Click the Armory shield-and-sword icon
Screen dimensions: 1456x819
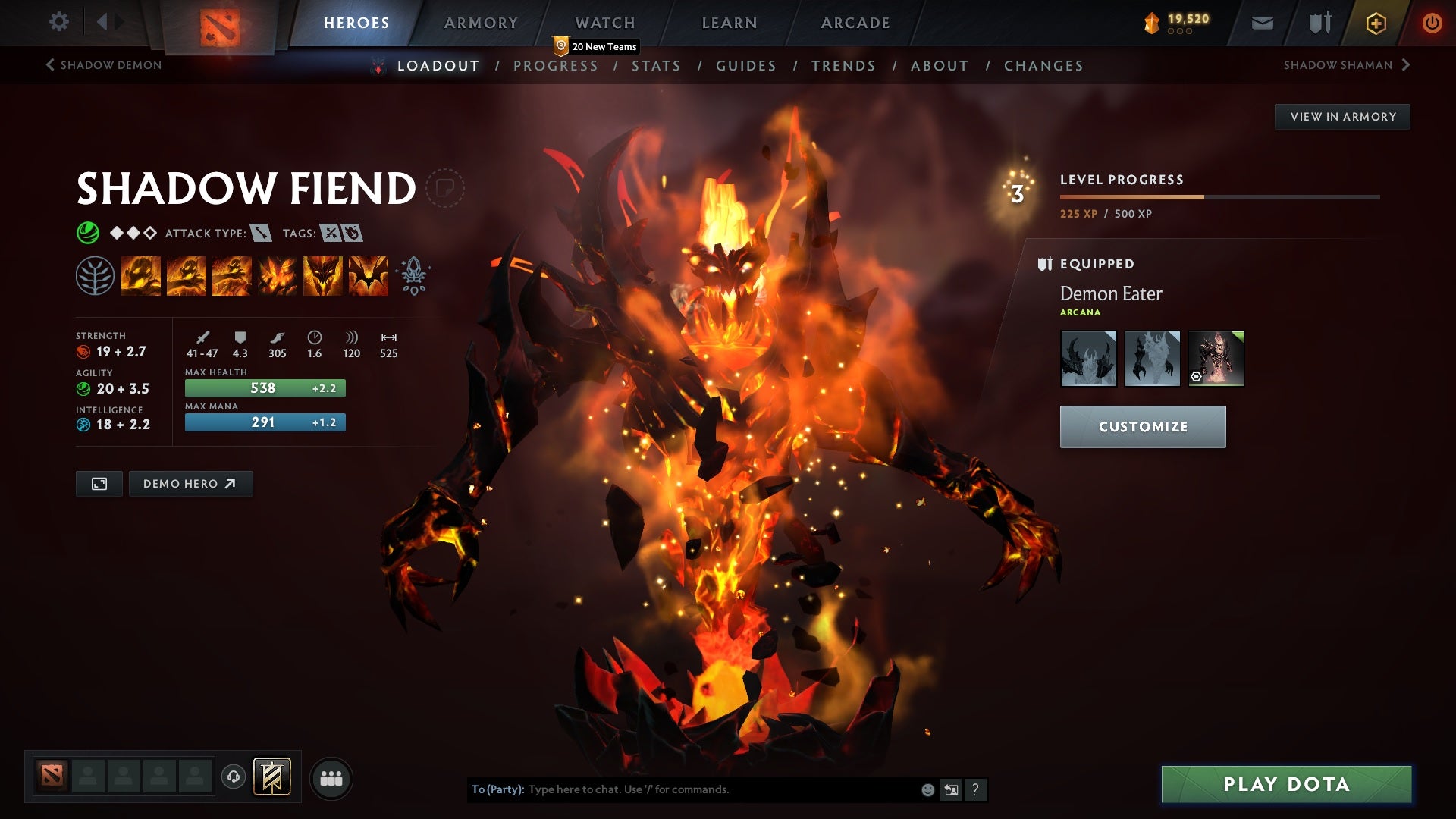coord(1319,23)
